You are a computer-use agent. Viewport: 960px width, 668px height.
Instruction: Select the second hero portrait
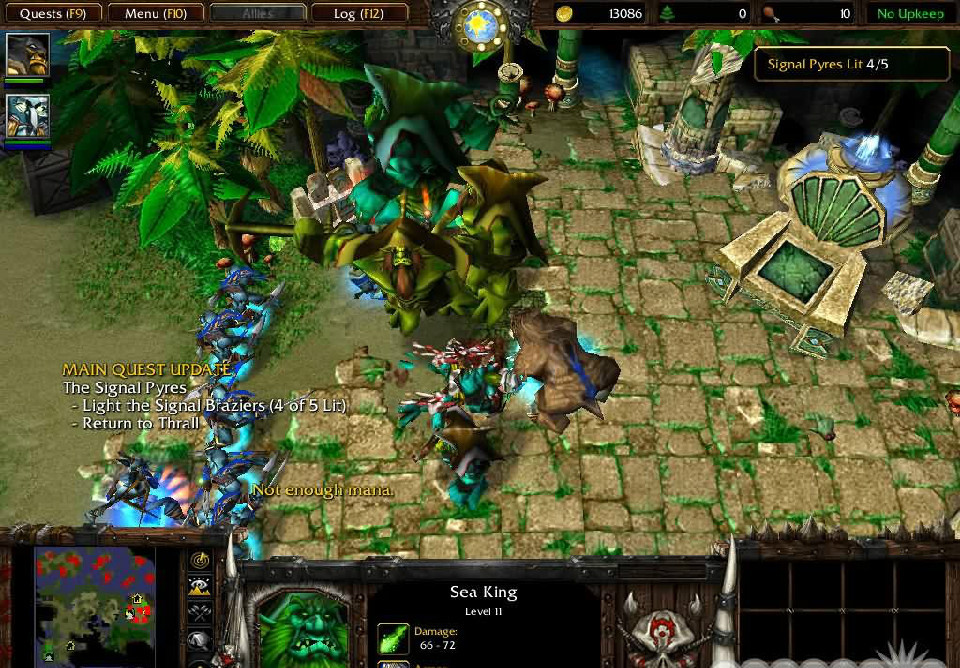(x=27, y=116)
